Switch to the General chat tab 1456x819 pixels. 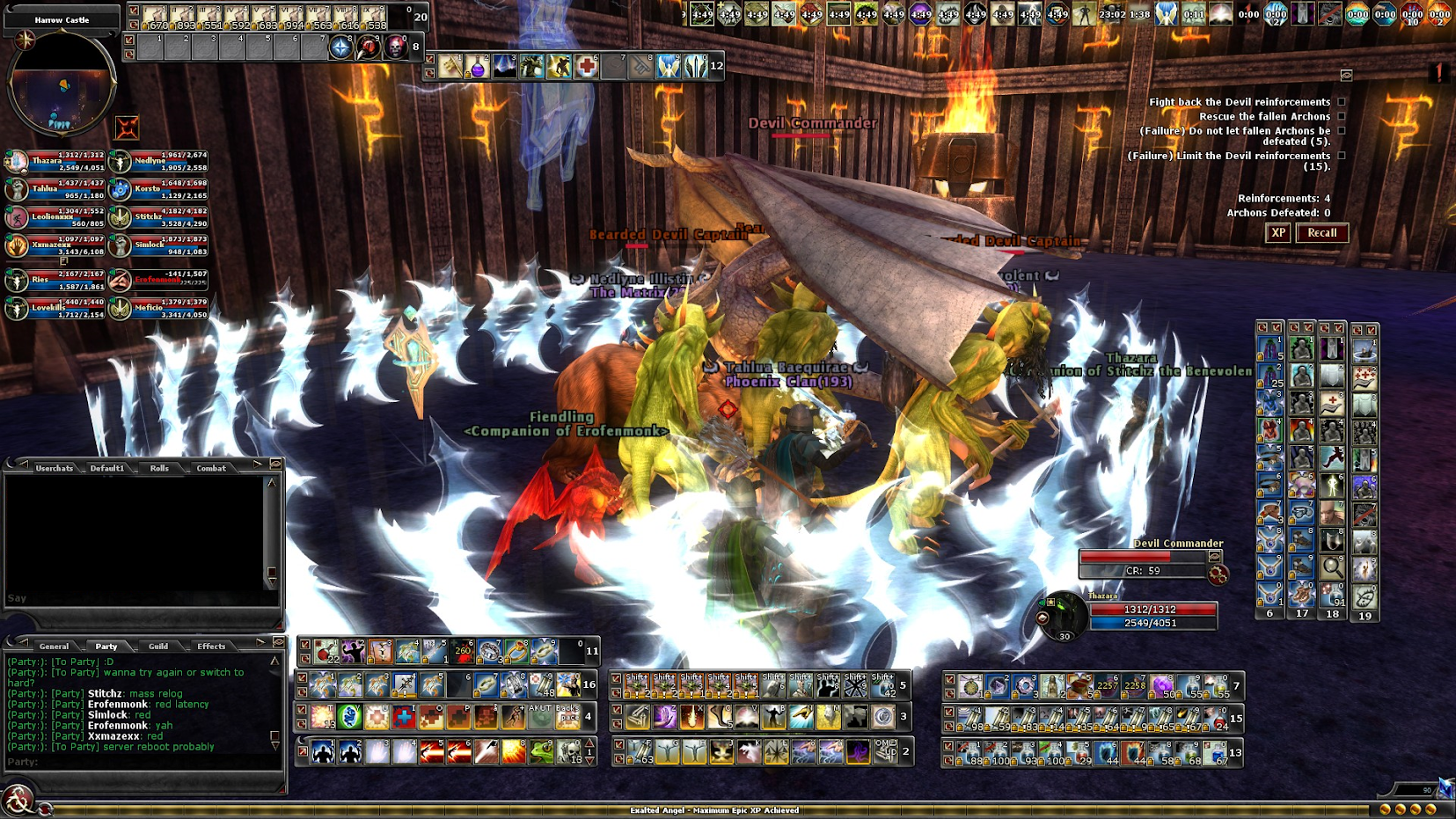click(54, 646)
